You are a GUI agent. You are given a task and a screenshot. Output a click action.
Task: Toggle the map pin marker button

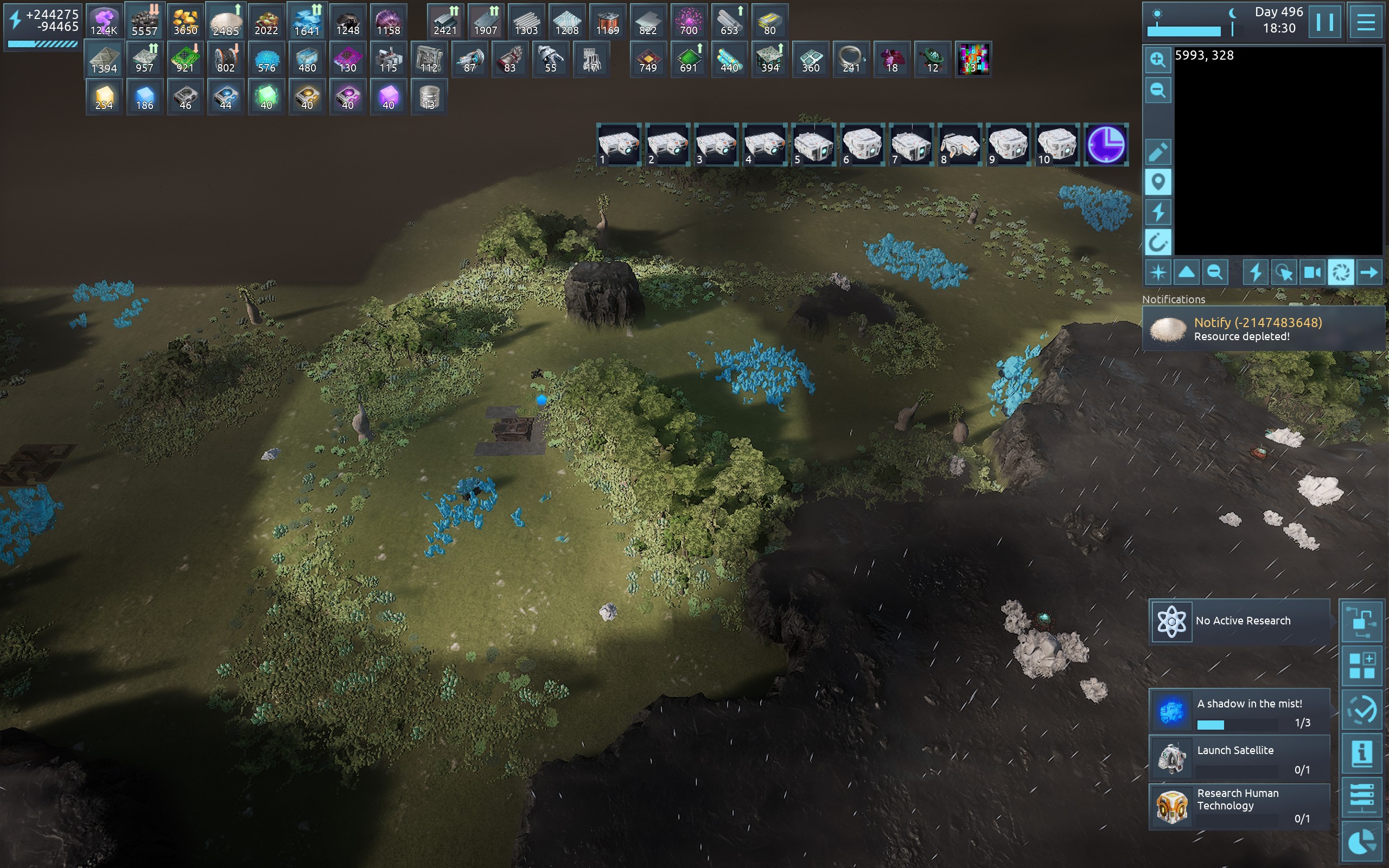pos(1158,183)
